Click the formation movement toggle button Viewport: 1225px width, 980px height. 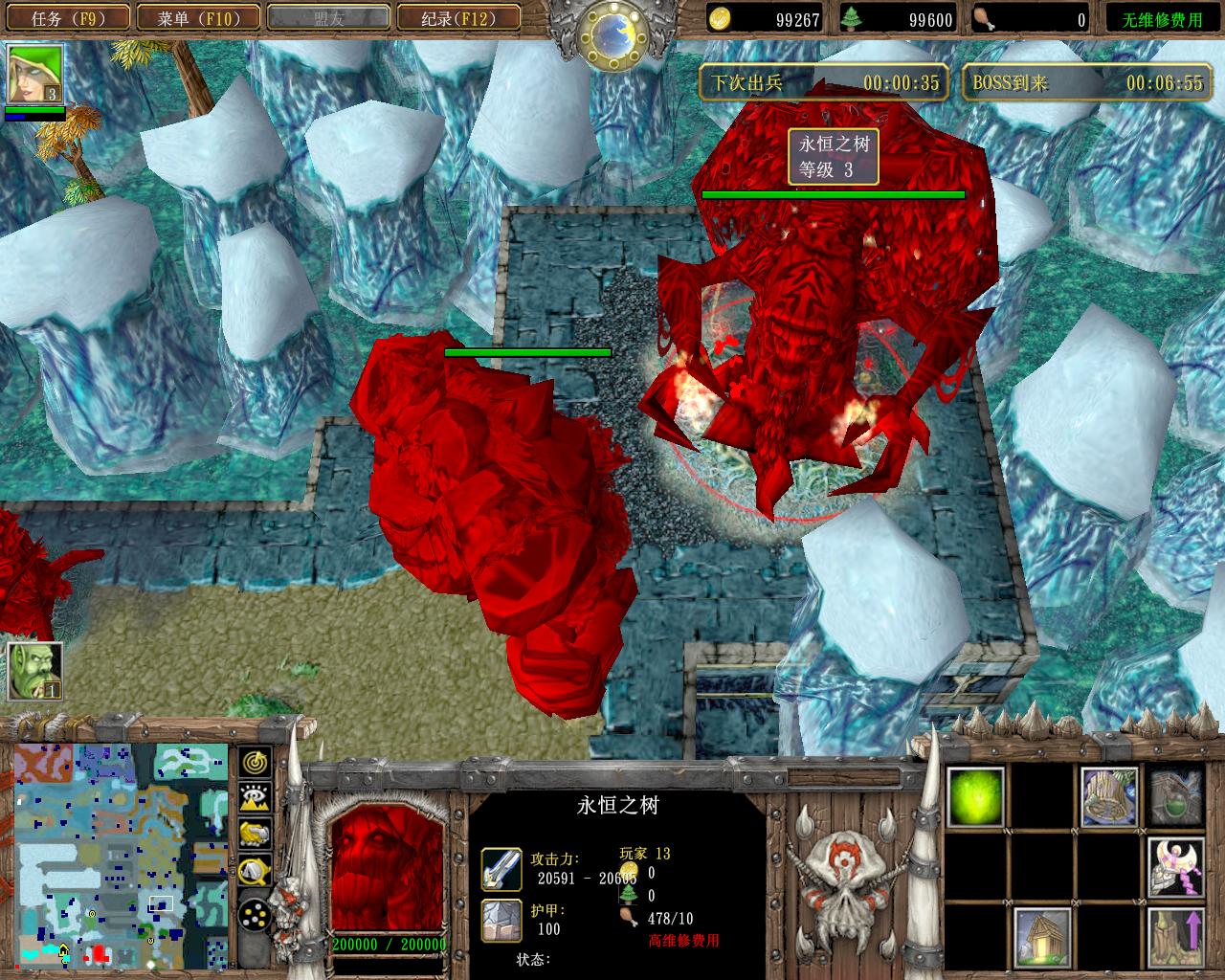(x=254, y=916)
